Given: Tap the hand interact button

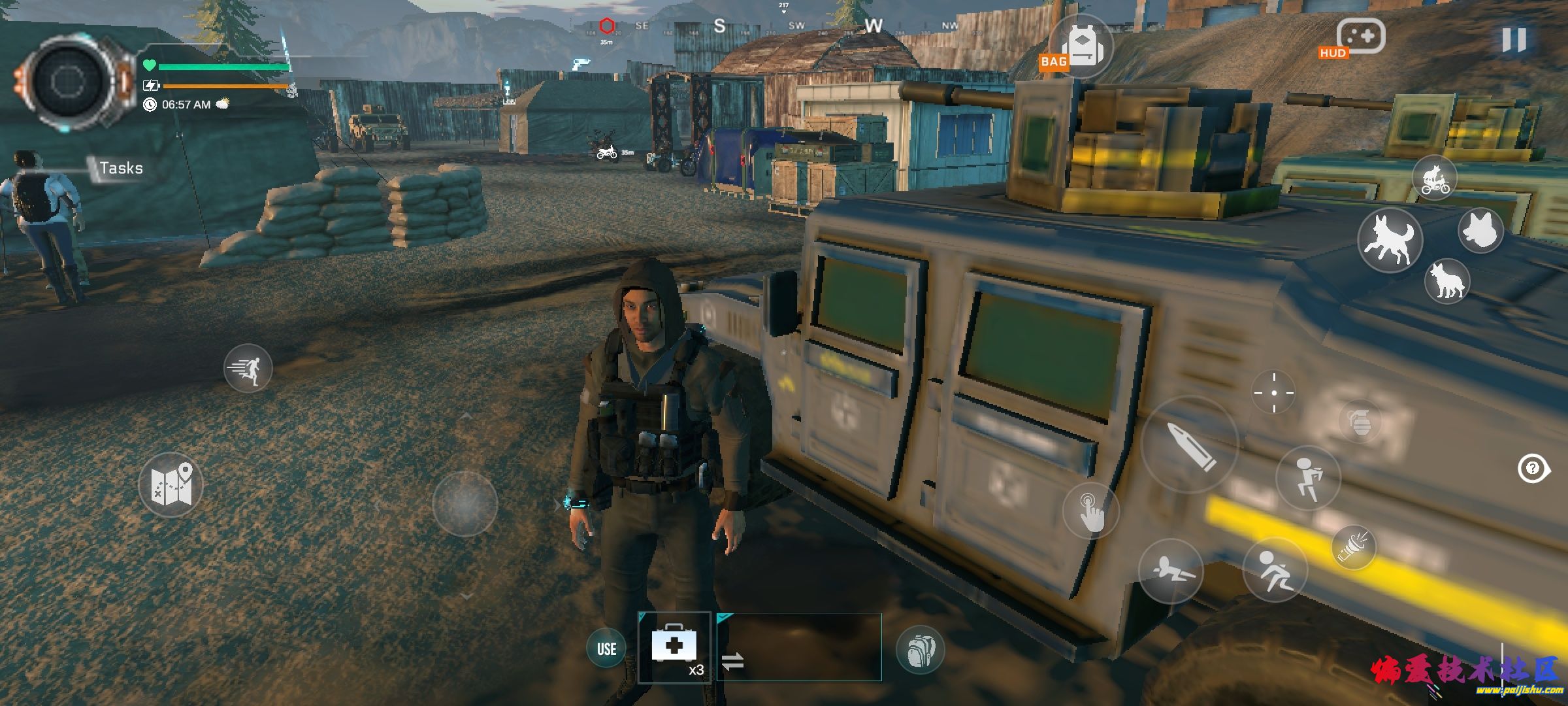Looking at the screenshot, I should pyautogui.click(x=1090, y=511).
